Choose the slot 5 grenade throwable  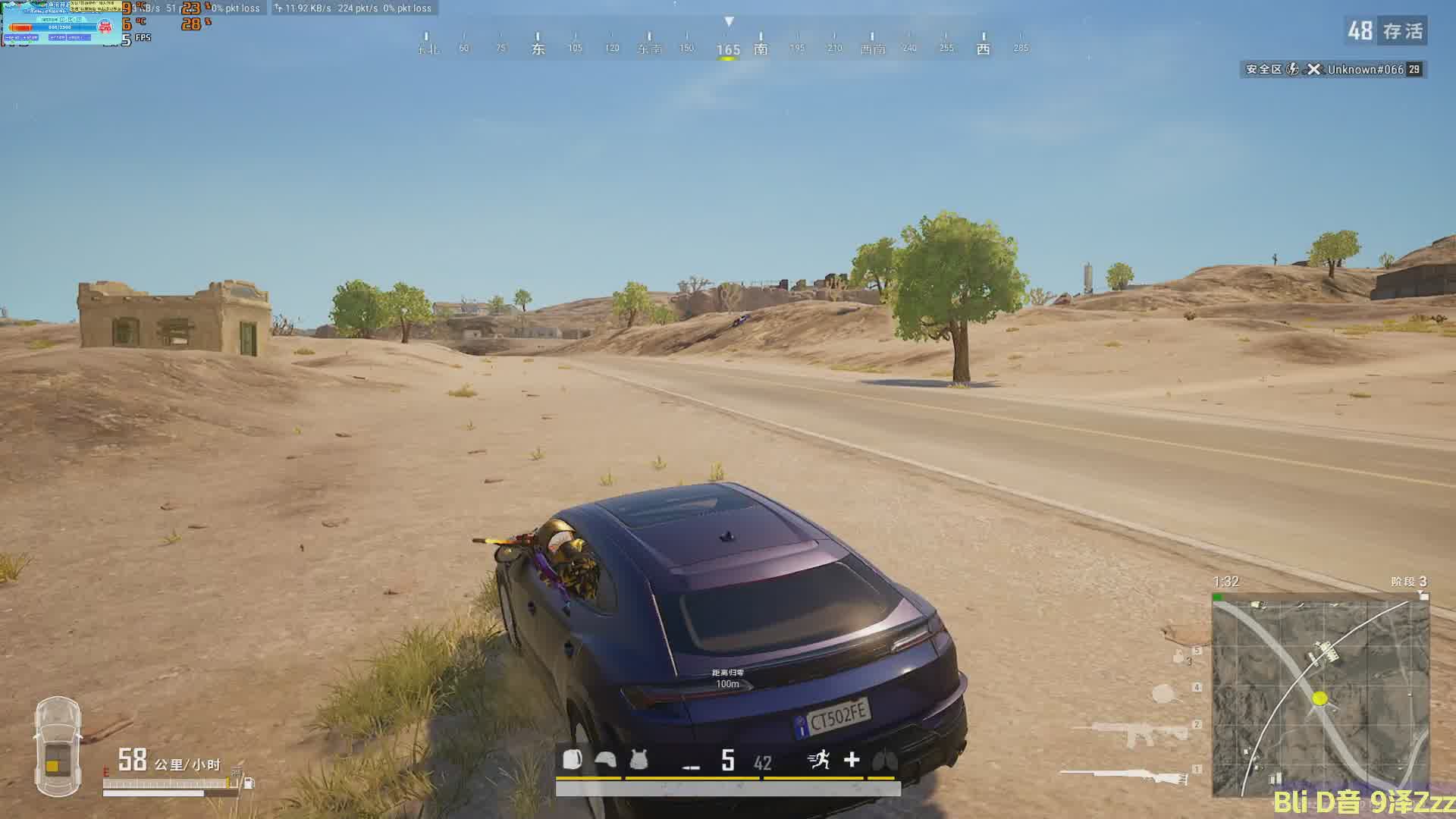coord(1179,657)
